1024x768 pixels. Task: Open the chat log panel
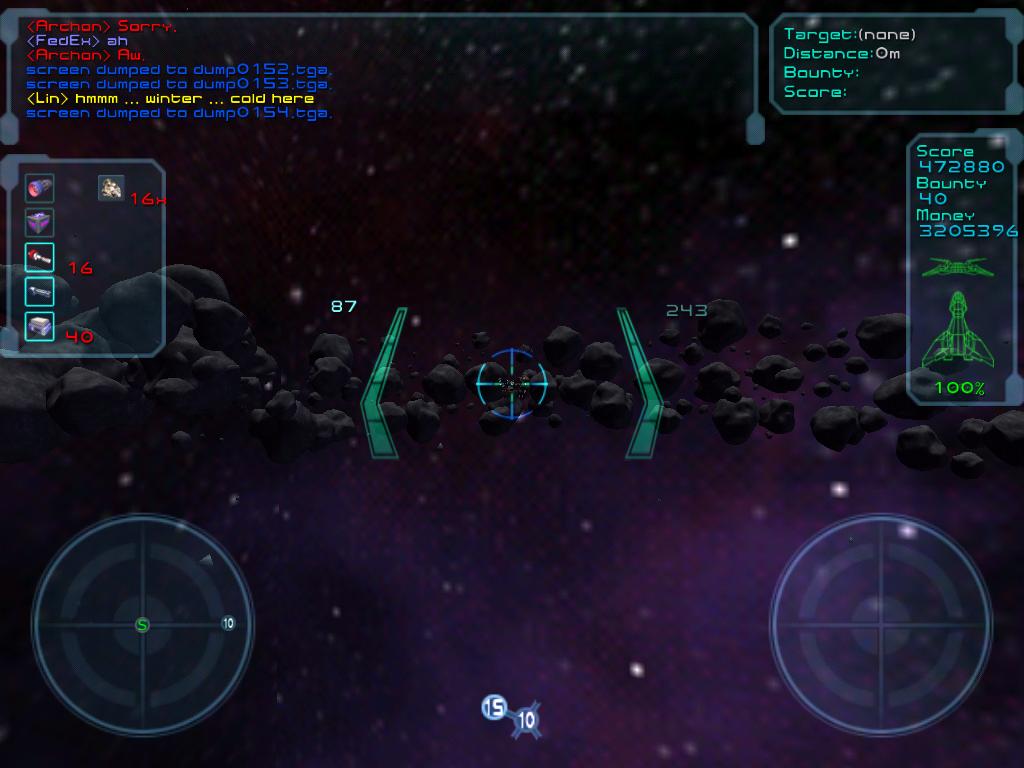coord(380,72)
